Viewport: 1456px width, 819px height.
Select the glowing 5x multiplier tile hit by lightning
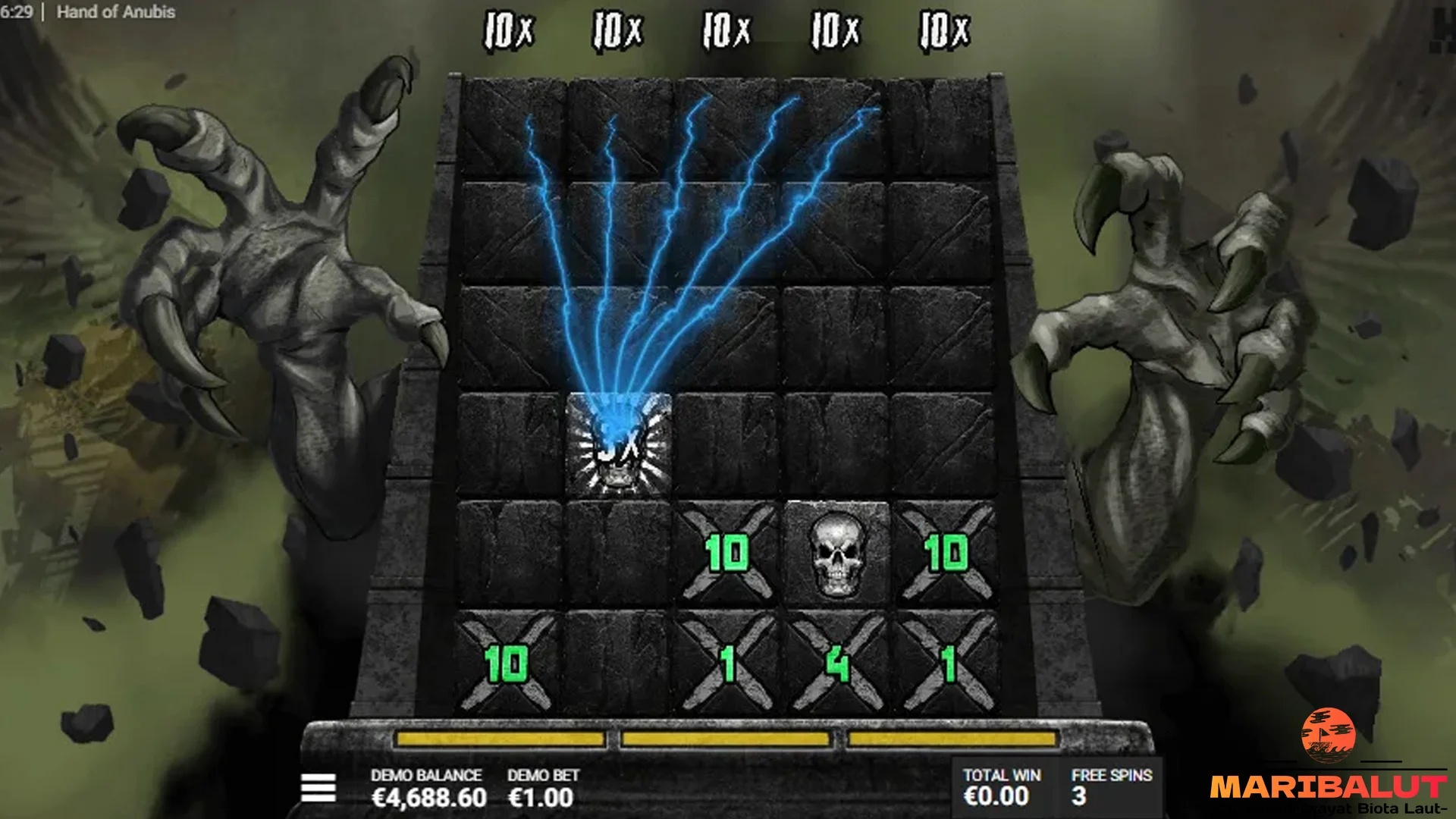click(618, 447)
